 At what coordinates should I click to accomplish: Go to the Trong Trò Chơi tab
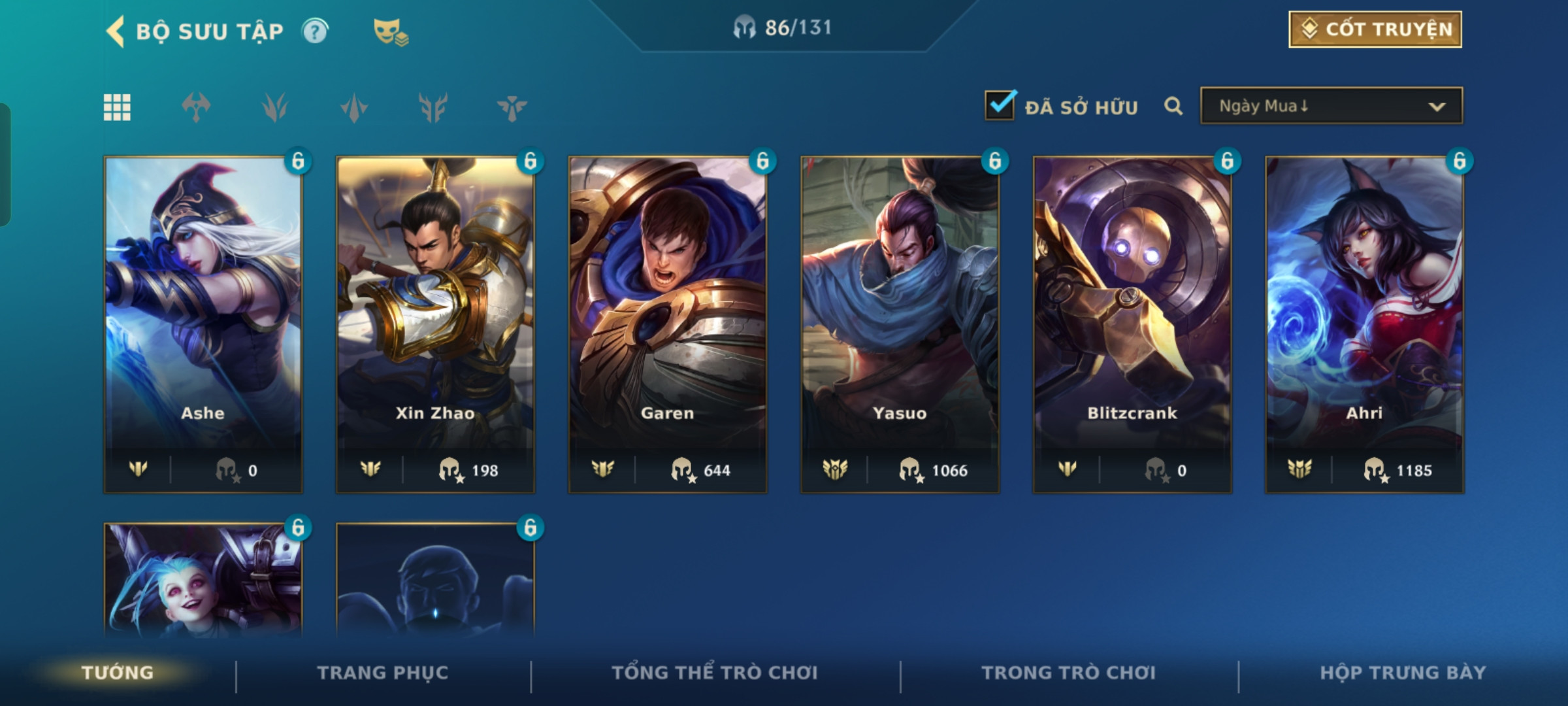[1069, 673]
